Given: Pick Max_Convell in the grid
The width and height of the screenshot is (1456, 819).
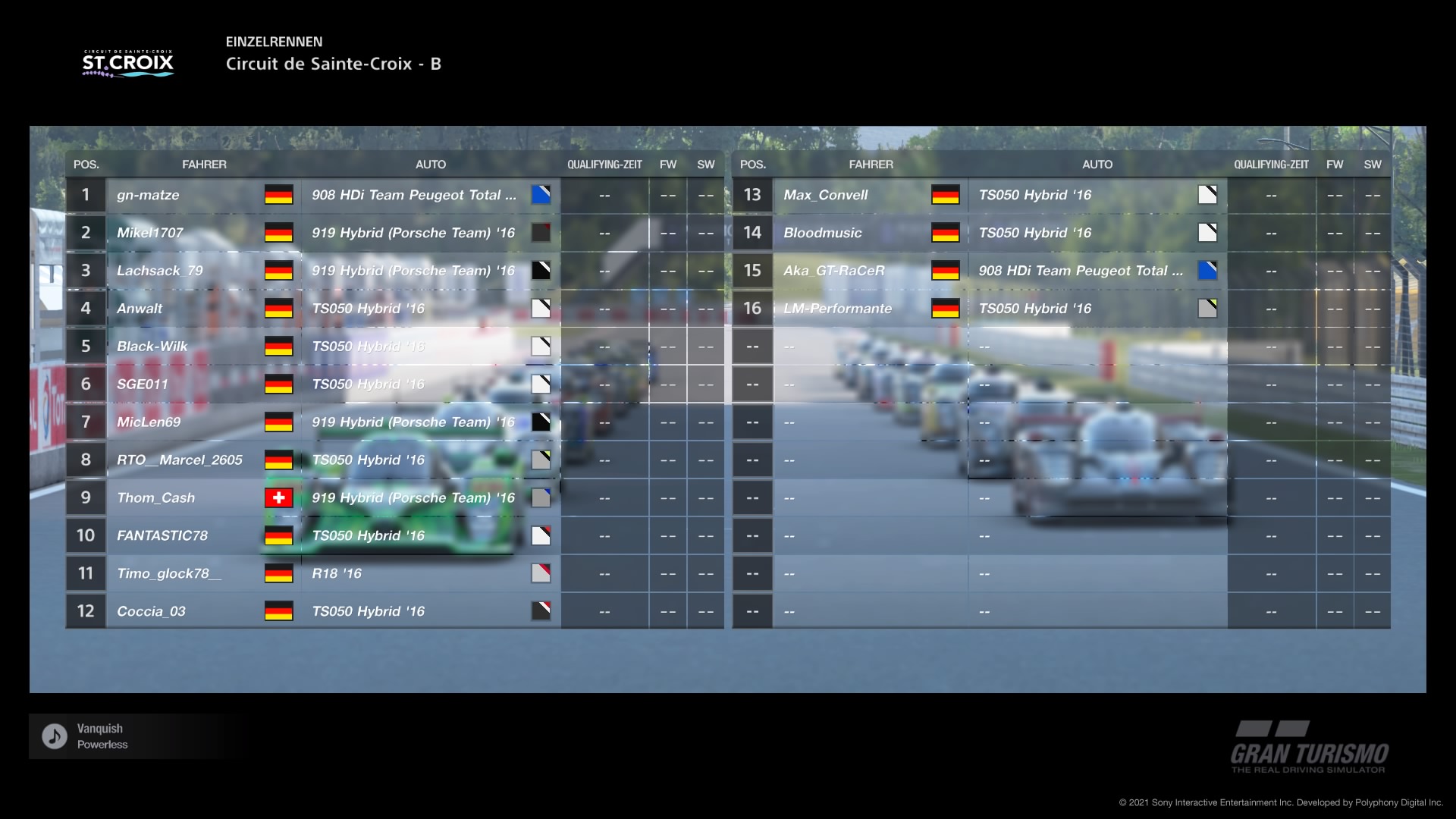Looking at the screenshot, I should [x=826, y=195].
